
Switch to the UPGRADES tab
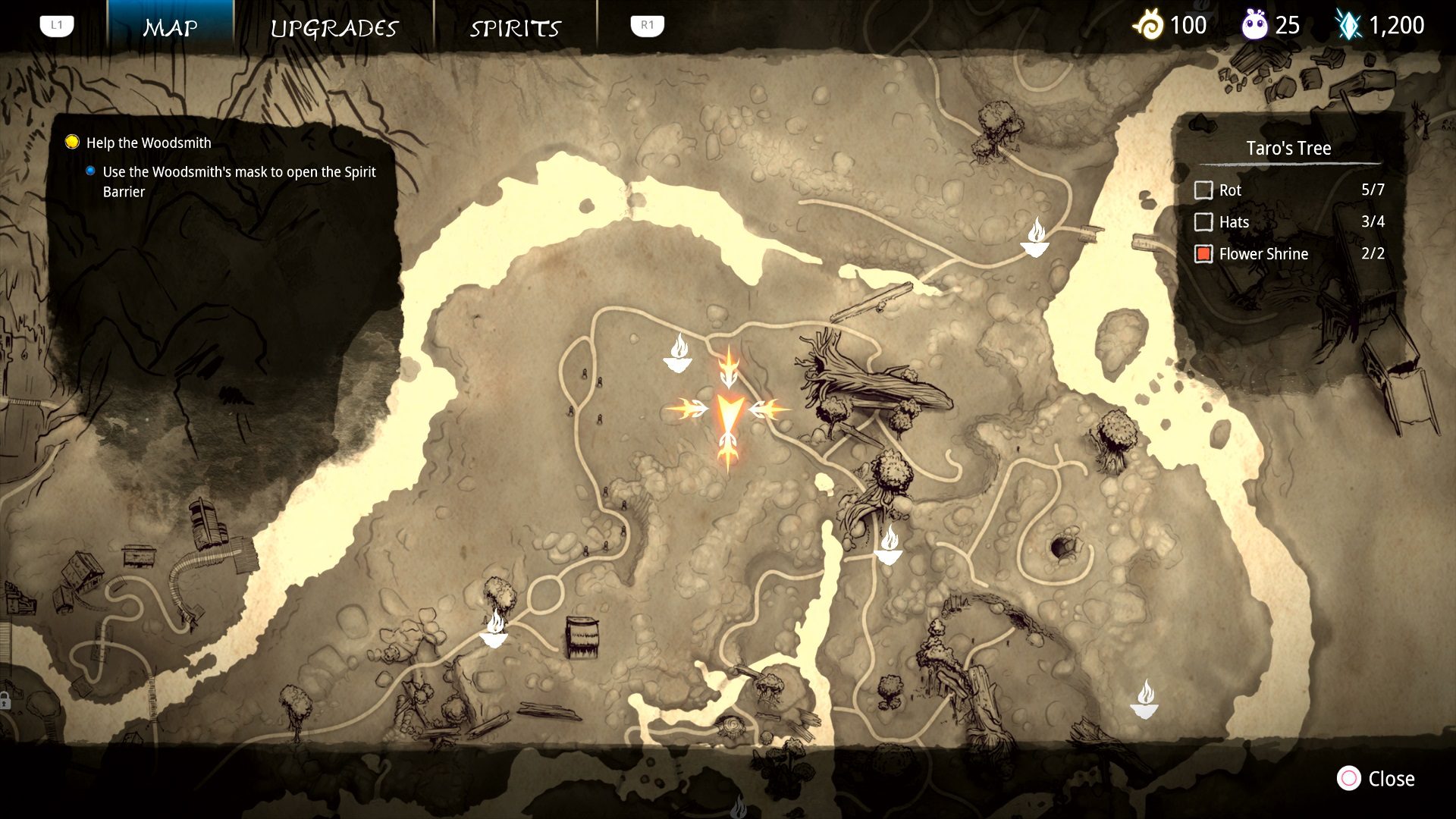(334, 28)
